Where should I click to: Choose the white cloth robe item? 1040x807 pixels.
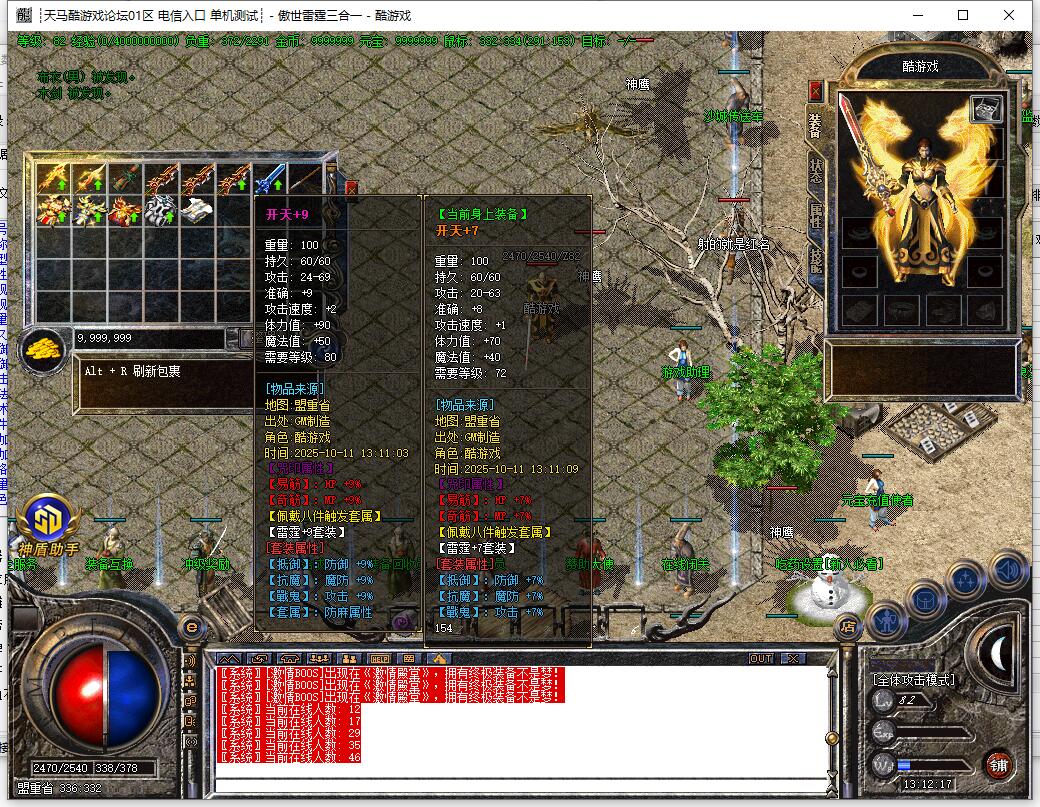point(198,211)
